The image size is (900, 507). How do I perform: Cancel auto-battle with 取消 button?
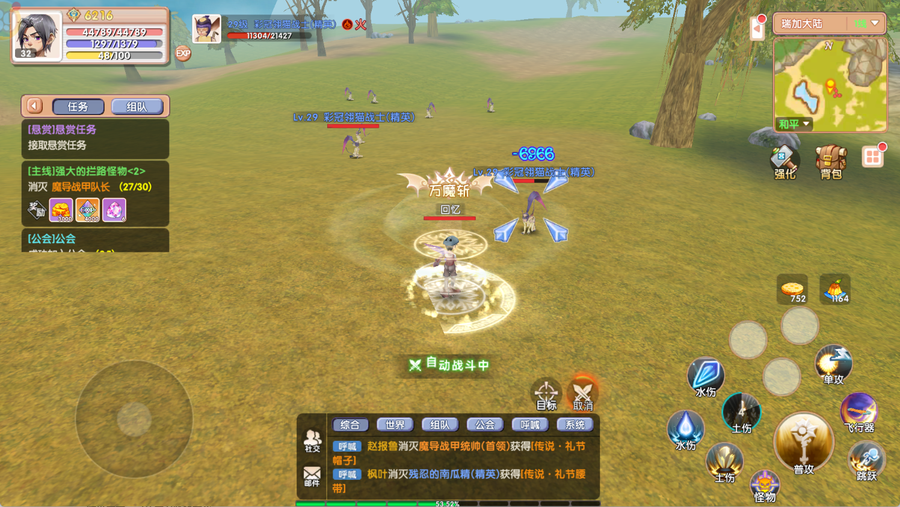tap(583, 392)
